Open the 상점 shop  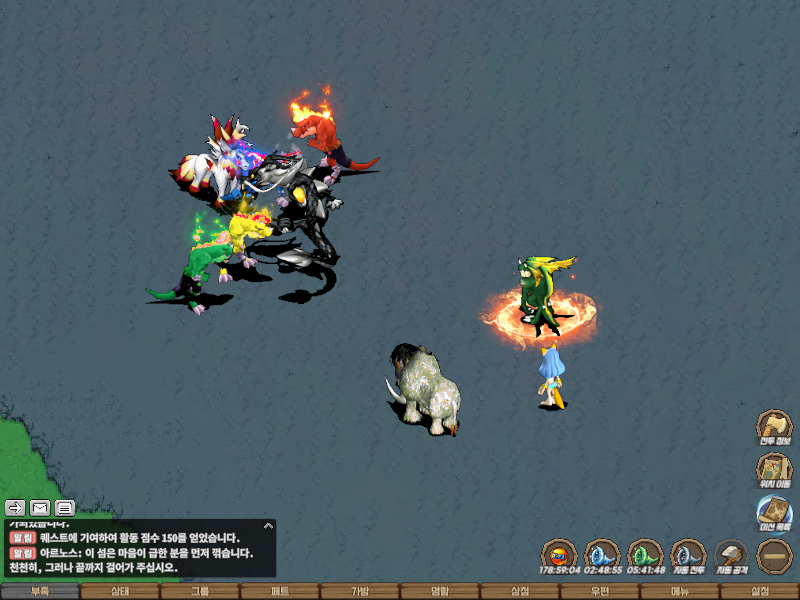click(x=520, y=591)
